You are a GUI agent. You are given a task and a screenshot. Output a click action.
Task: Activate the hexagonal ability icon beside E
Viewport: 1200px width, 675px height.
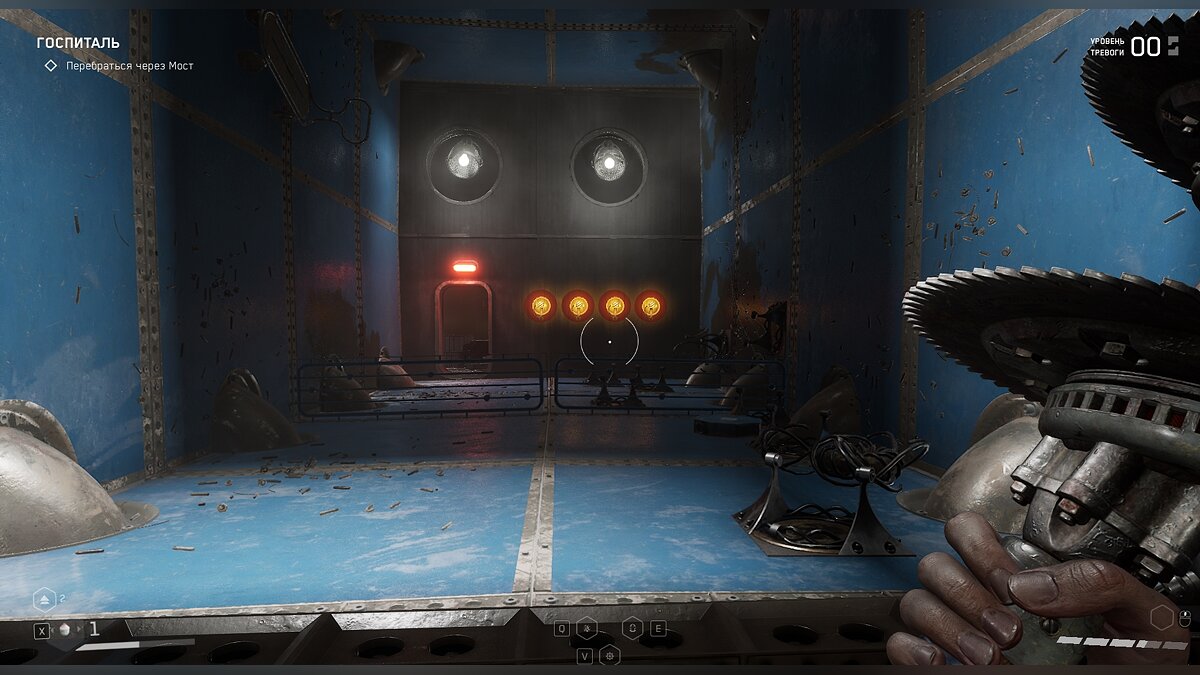pos(632,628)
